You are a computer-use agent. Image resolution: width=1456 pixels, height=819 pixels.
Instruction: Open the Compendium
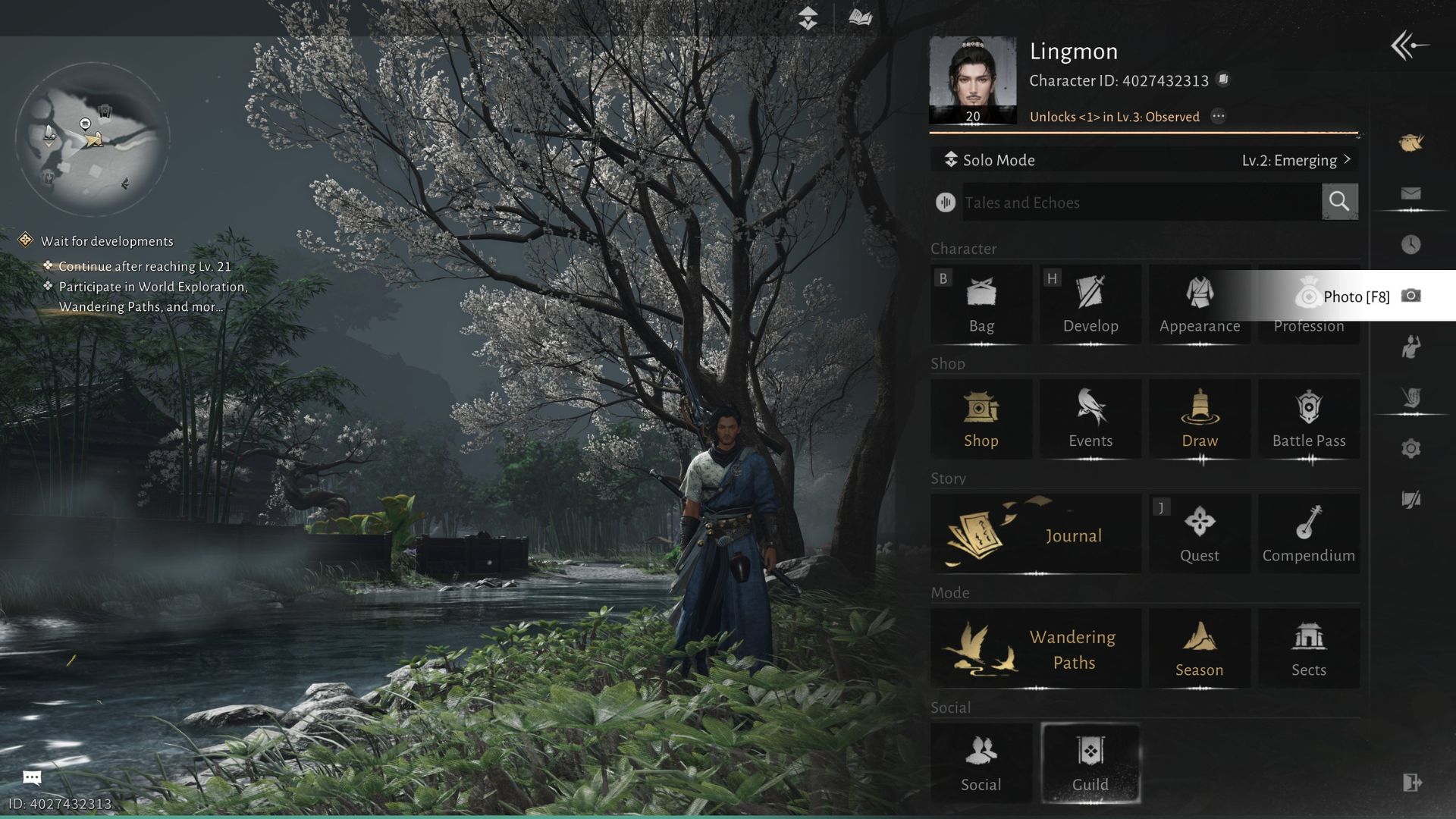pos(1308,533)
